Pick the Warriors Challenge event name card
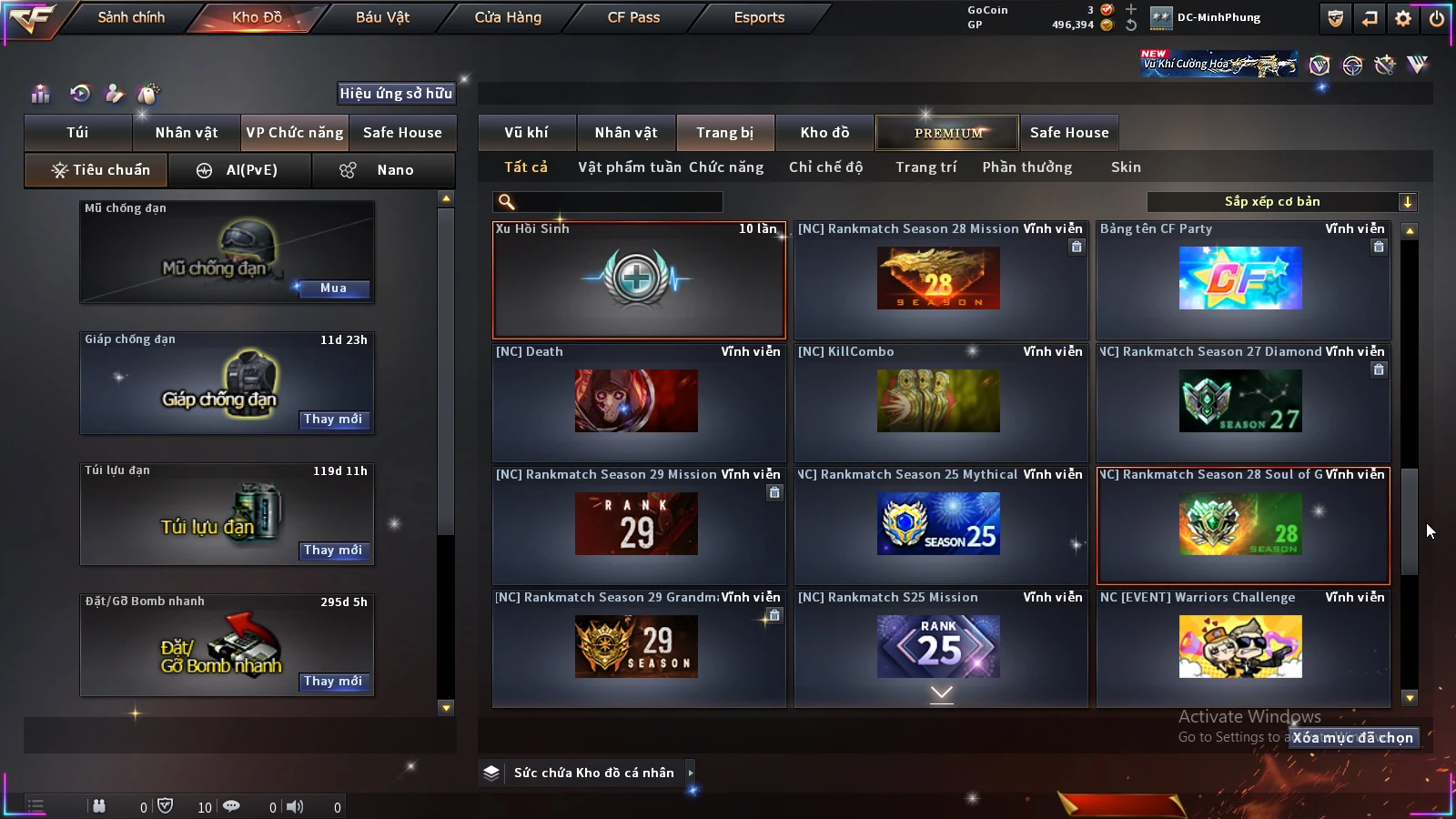The width and height of the screenshot is (1456, 819). tap(1242, 647)
